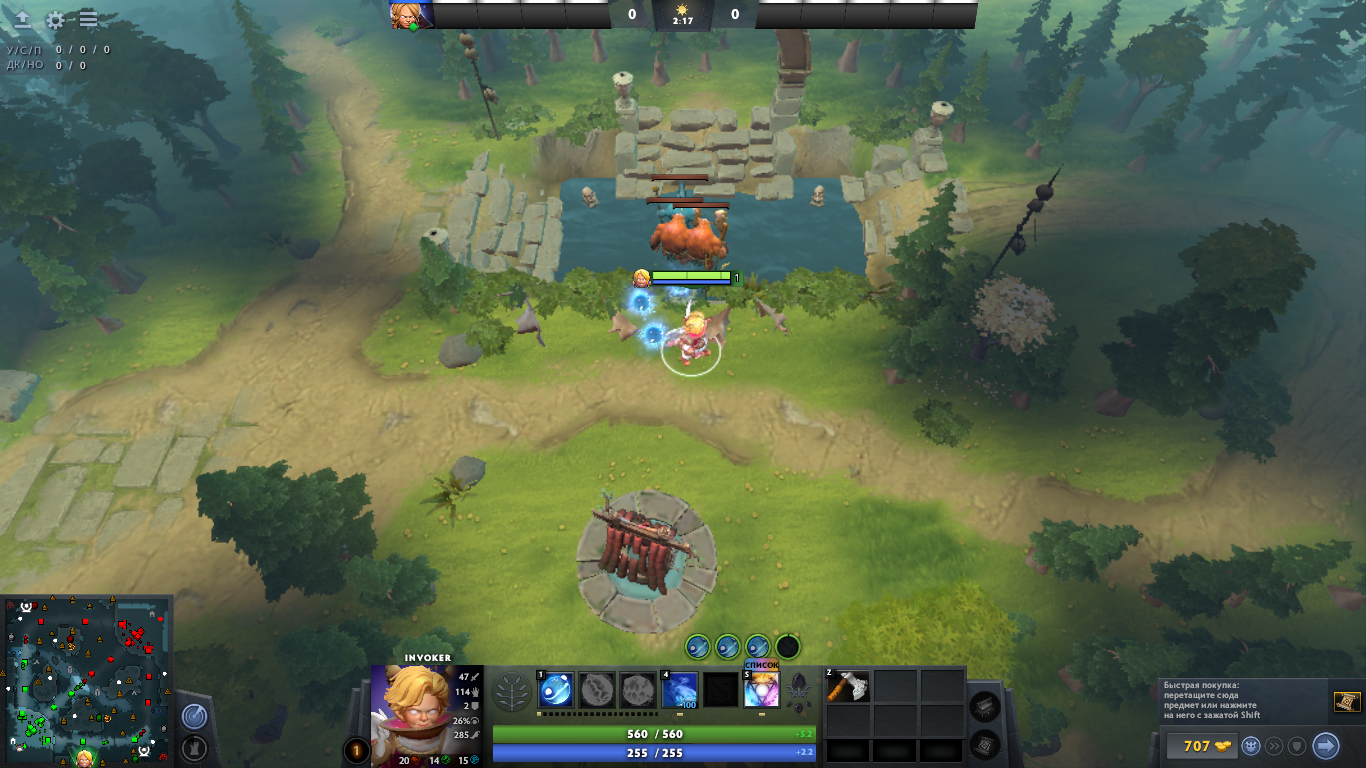Activate the Glyph of Fortification button
Viewport: 1366px width, 768px height.
point(194,747)
